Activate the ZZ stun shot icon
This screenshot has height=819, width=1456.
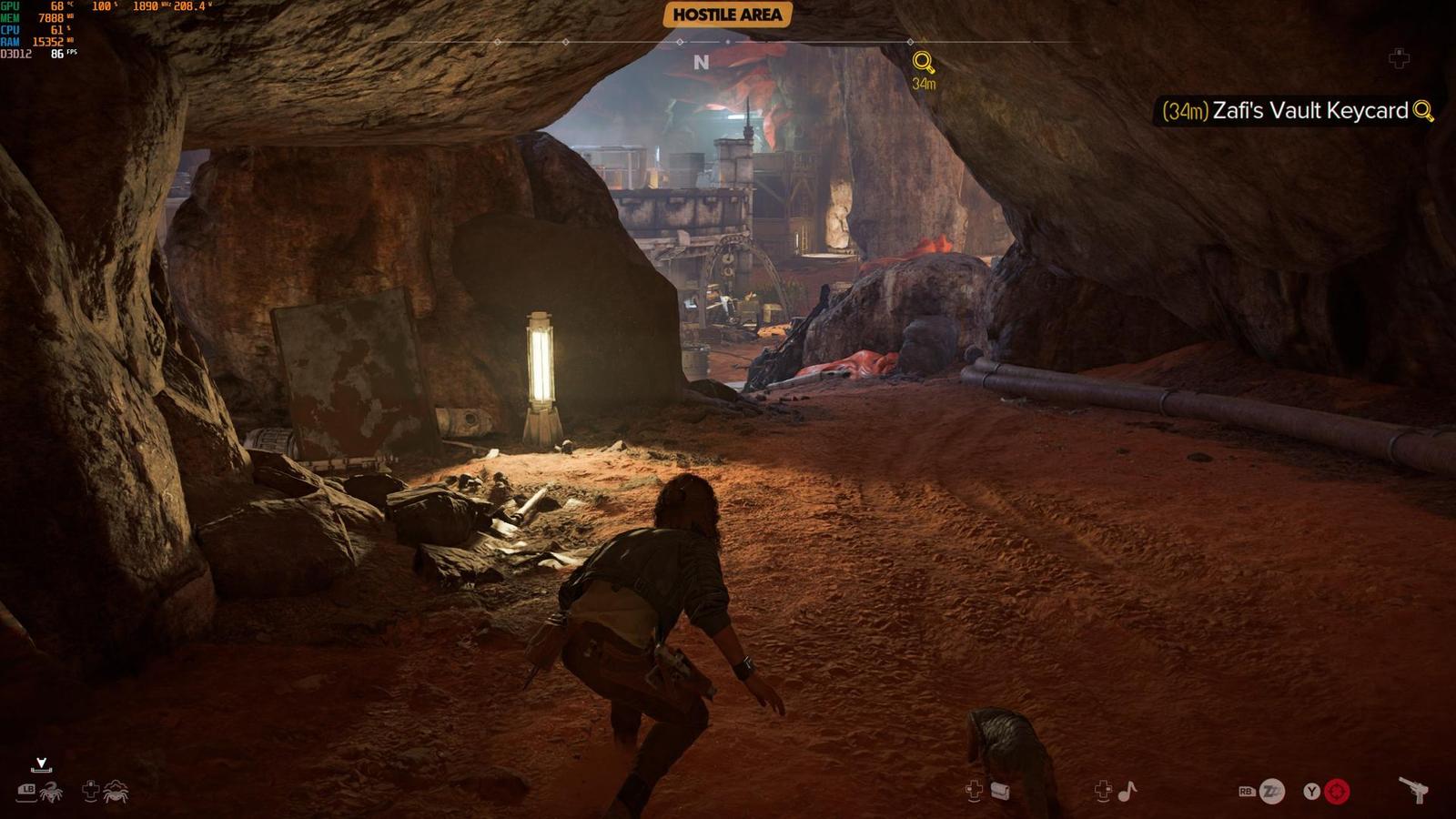click(1272, 792)
